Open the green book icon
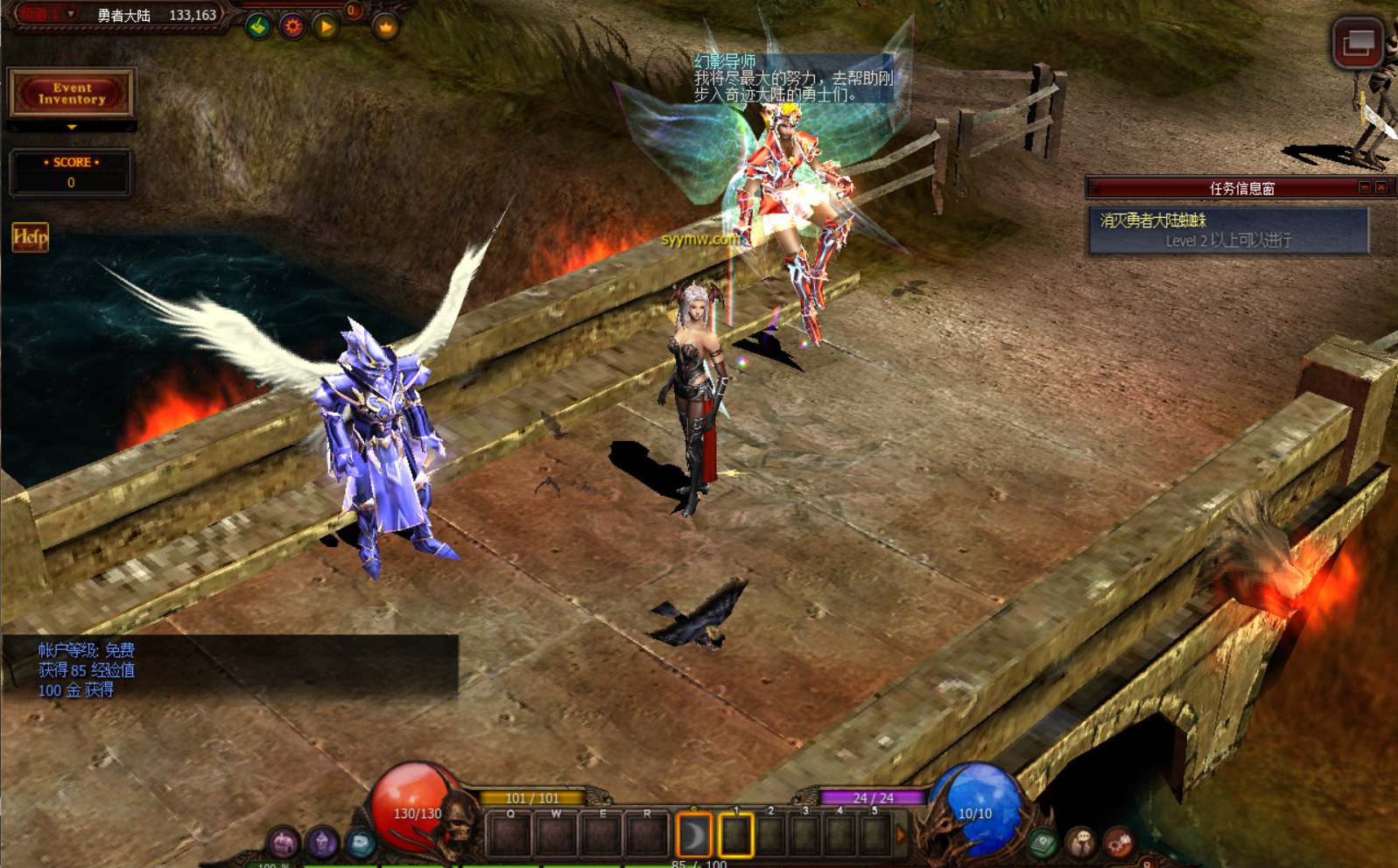The height and width of the screenshot is (868, 1398). [x=1043, y=843]
